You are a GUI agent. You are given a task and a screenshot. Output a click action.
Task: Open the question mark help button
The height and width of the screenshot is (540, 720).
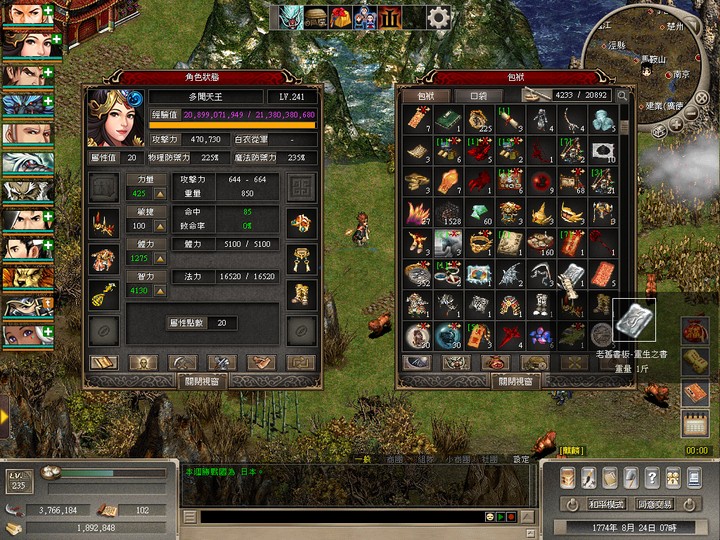click(x=652, y=477)
